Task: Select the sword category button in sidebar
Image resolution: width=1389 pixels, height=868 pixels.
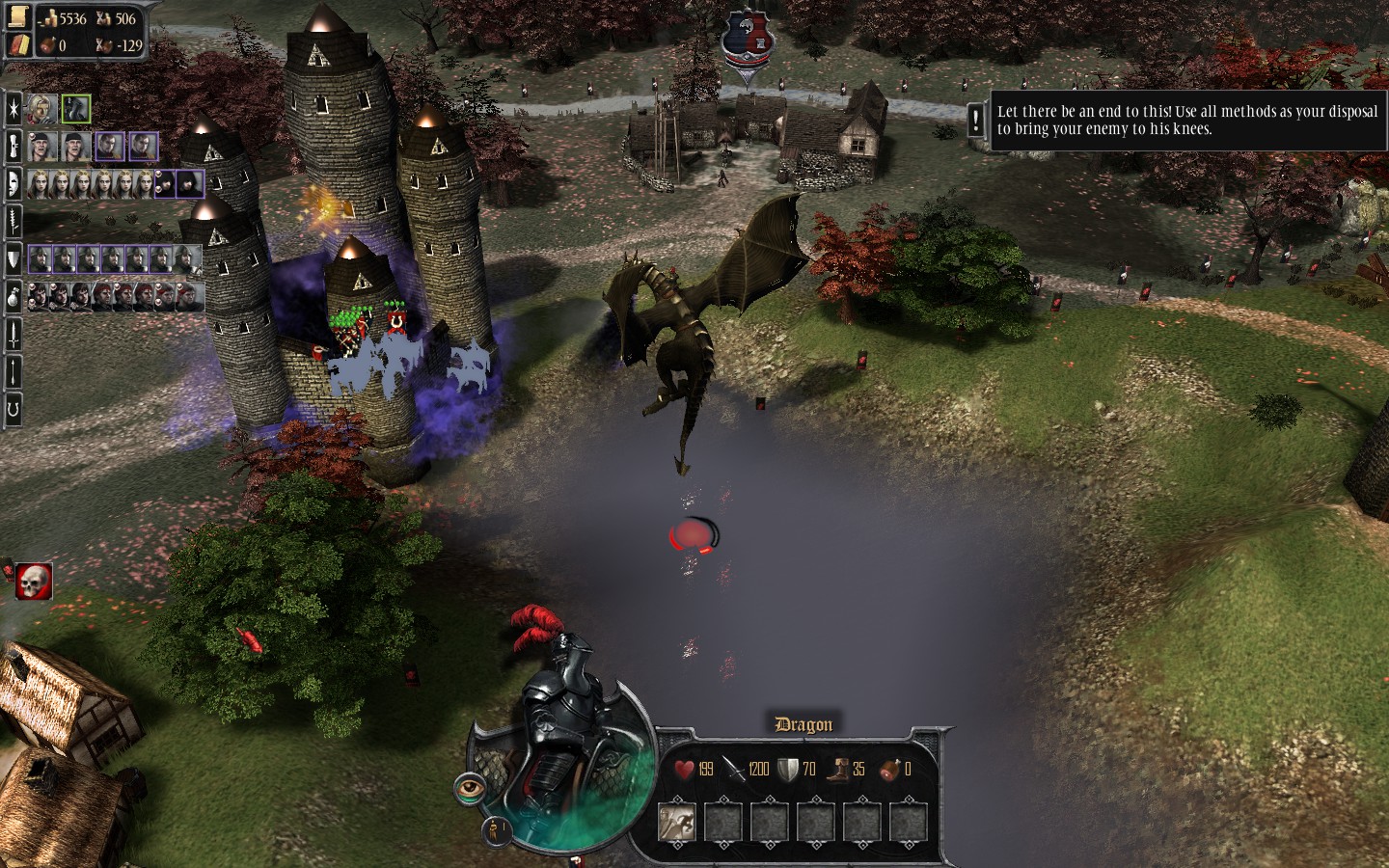Action: 14,334
